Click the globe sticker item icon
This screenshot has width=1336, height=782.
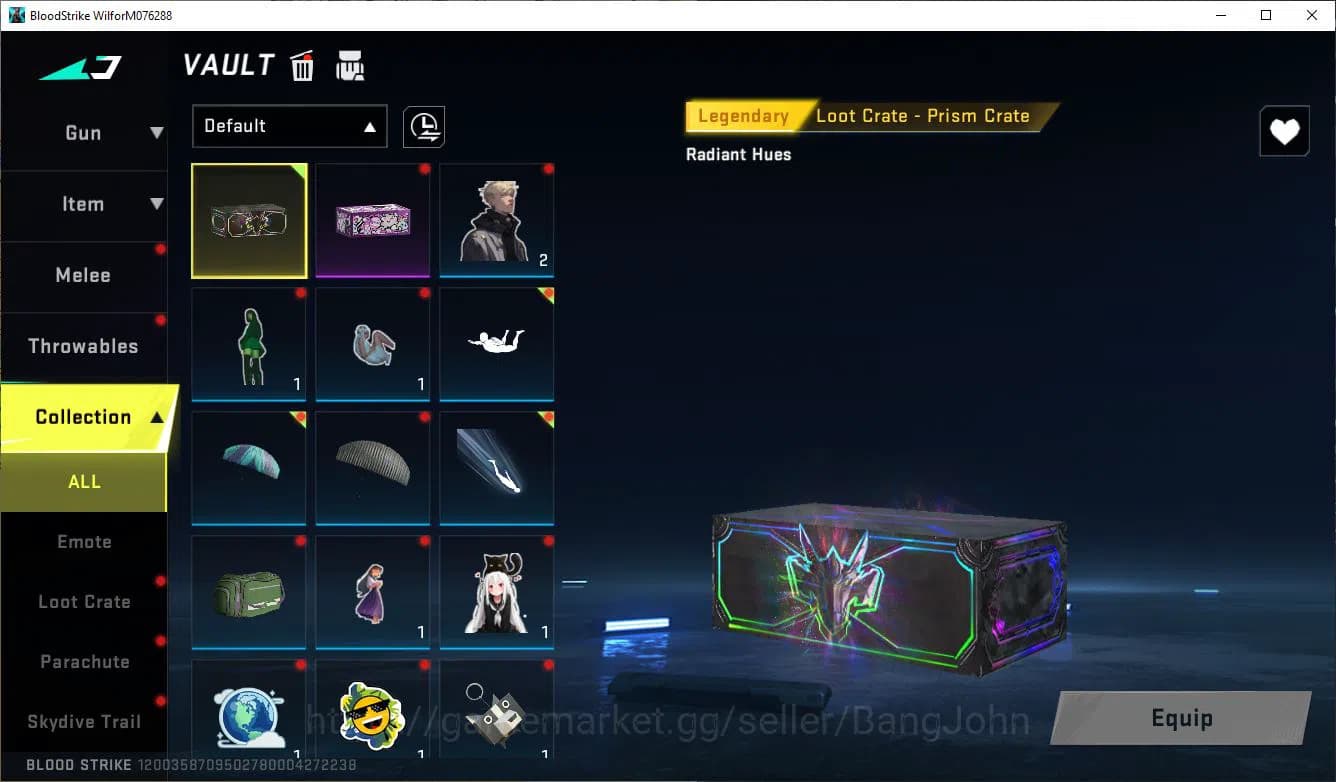click(248, 712)
